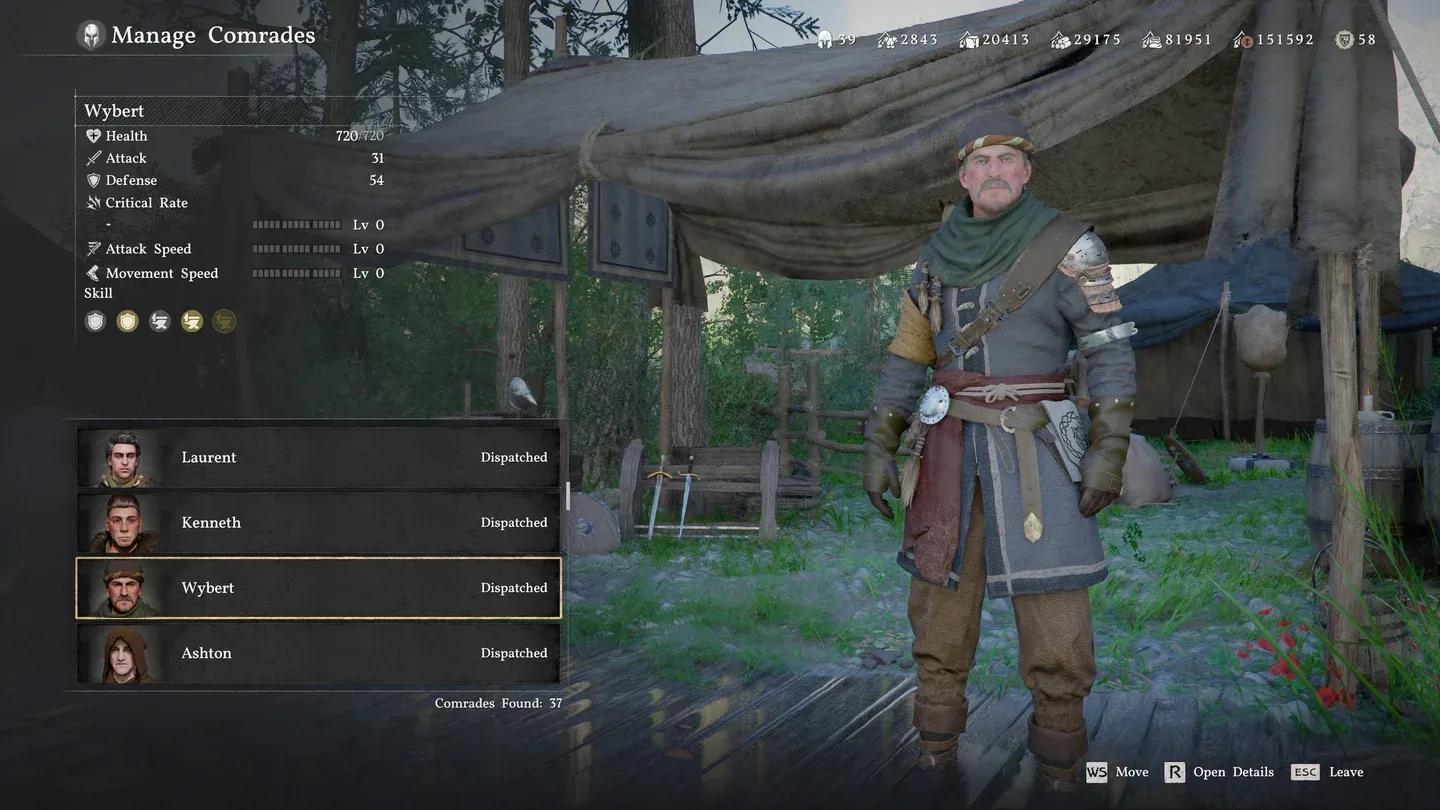Pick Ashton from the comrade list

click(x=318, y=653)
